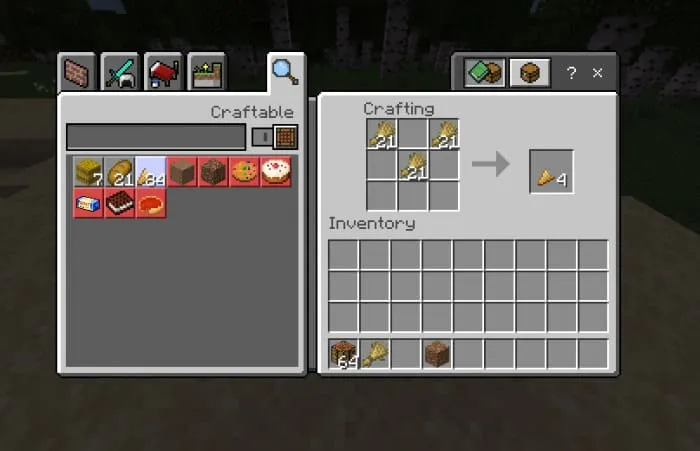The image size is (700, 451).
Task: Click the recipe search text field
Action: point(155,137)
